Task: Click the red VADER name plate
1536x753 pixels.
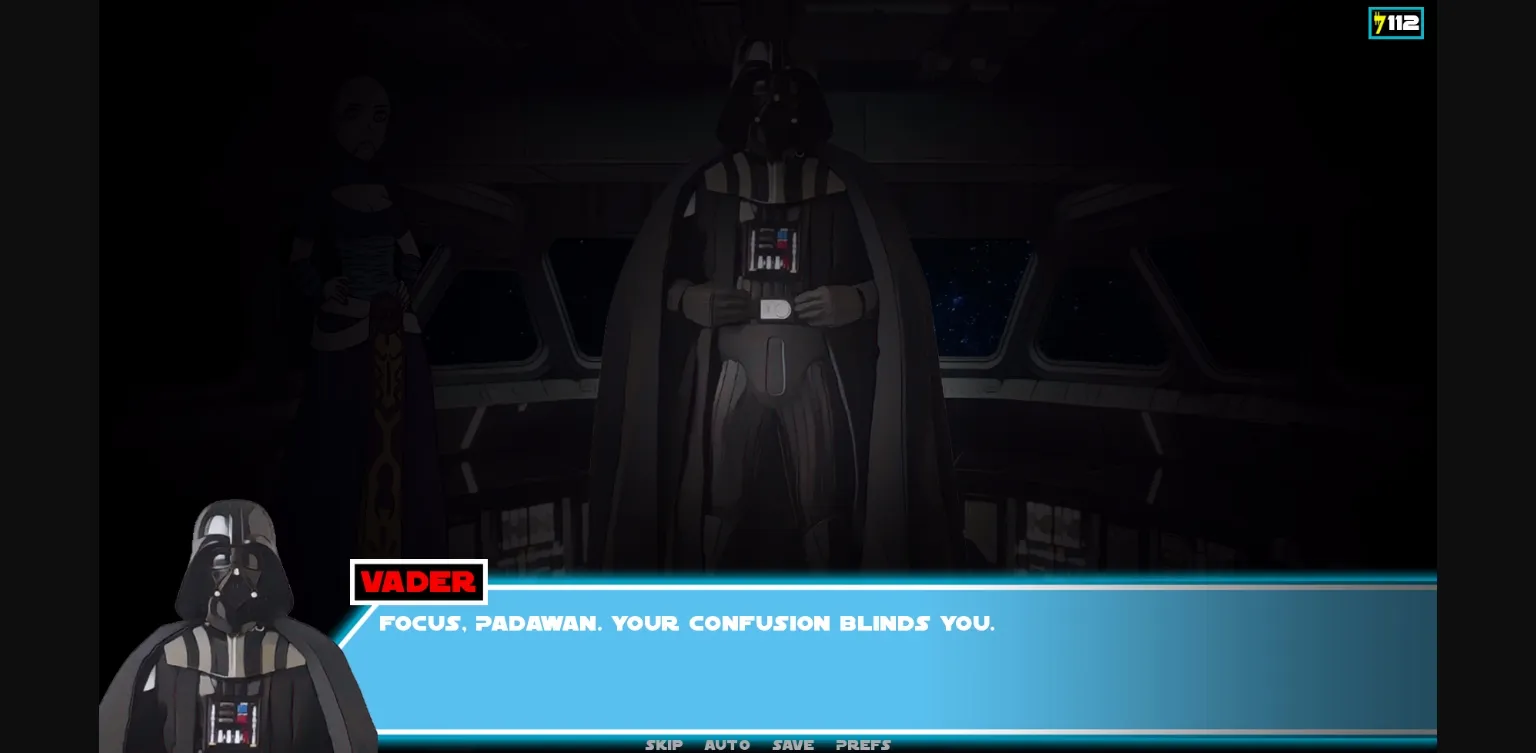Action: click(418, 581)
